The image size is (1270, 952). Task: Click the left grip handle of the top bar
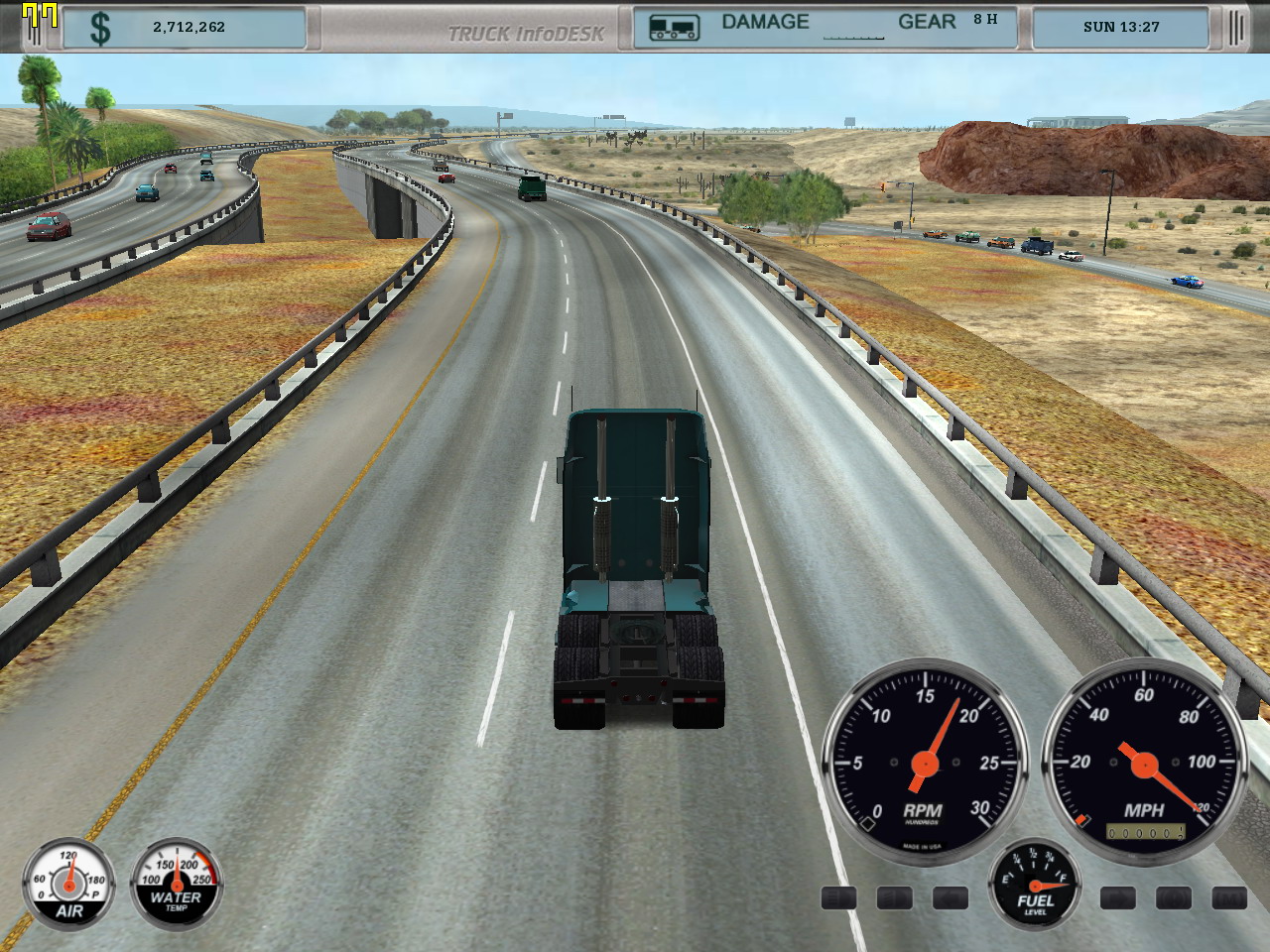pyautogui.click(x=34, y=28)
